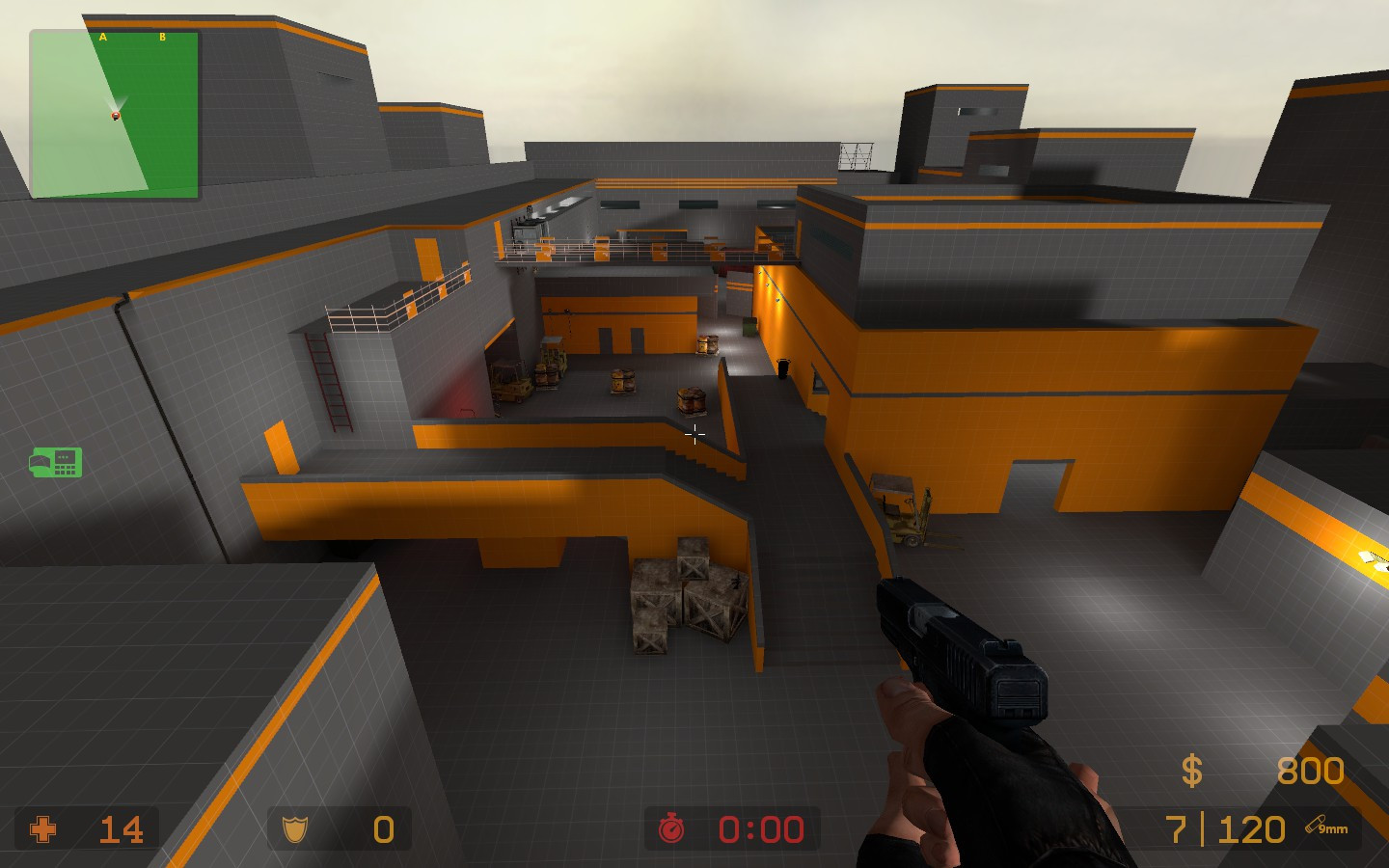Click the armor shield icon
Image resolution: width=1389 pixels, height=868 pixels.
coord(296,829)
